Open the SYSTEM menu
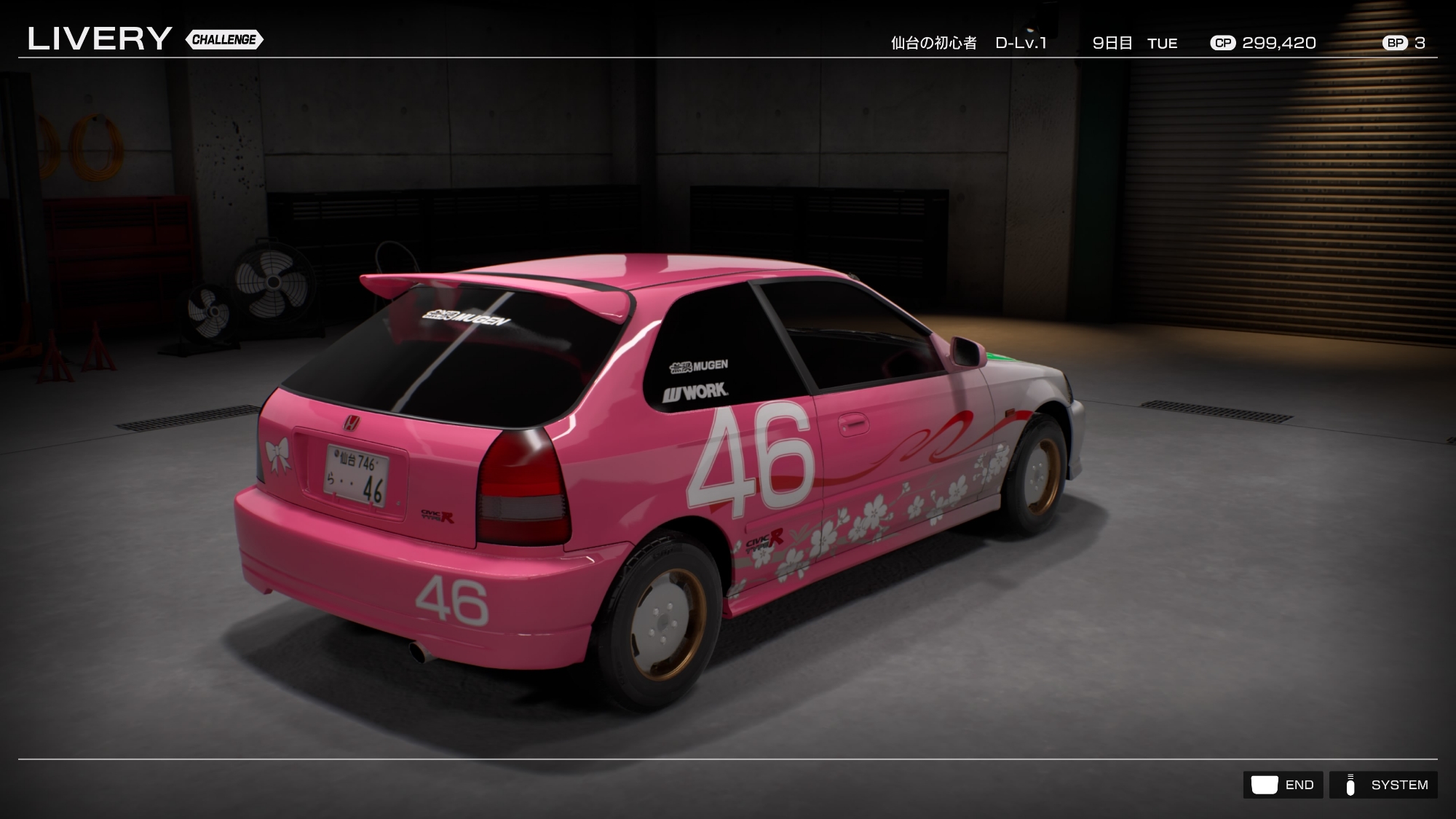 coord(1383,785)
